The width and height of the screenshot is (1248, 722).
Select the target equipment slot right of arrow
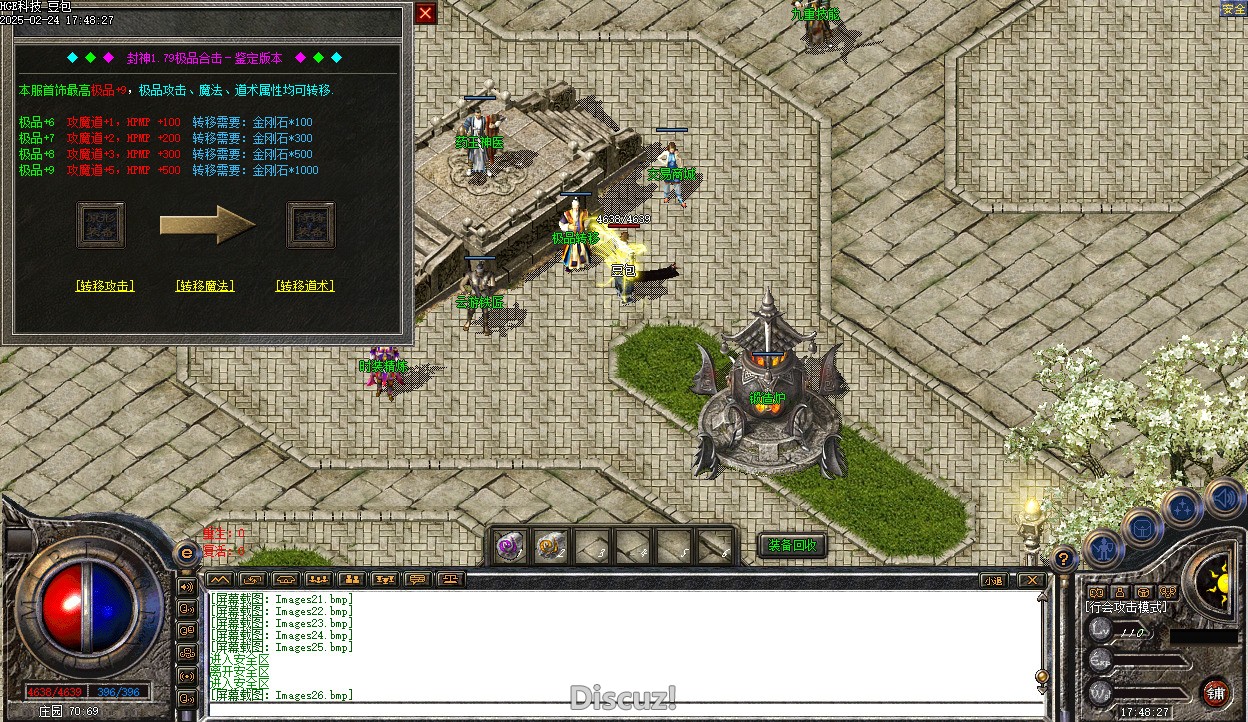pos(311,225)
